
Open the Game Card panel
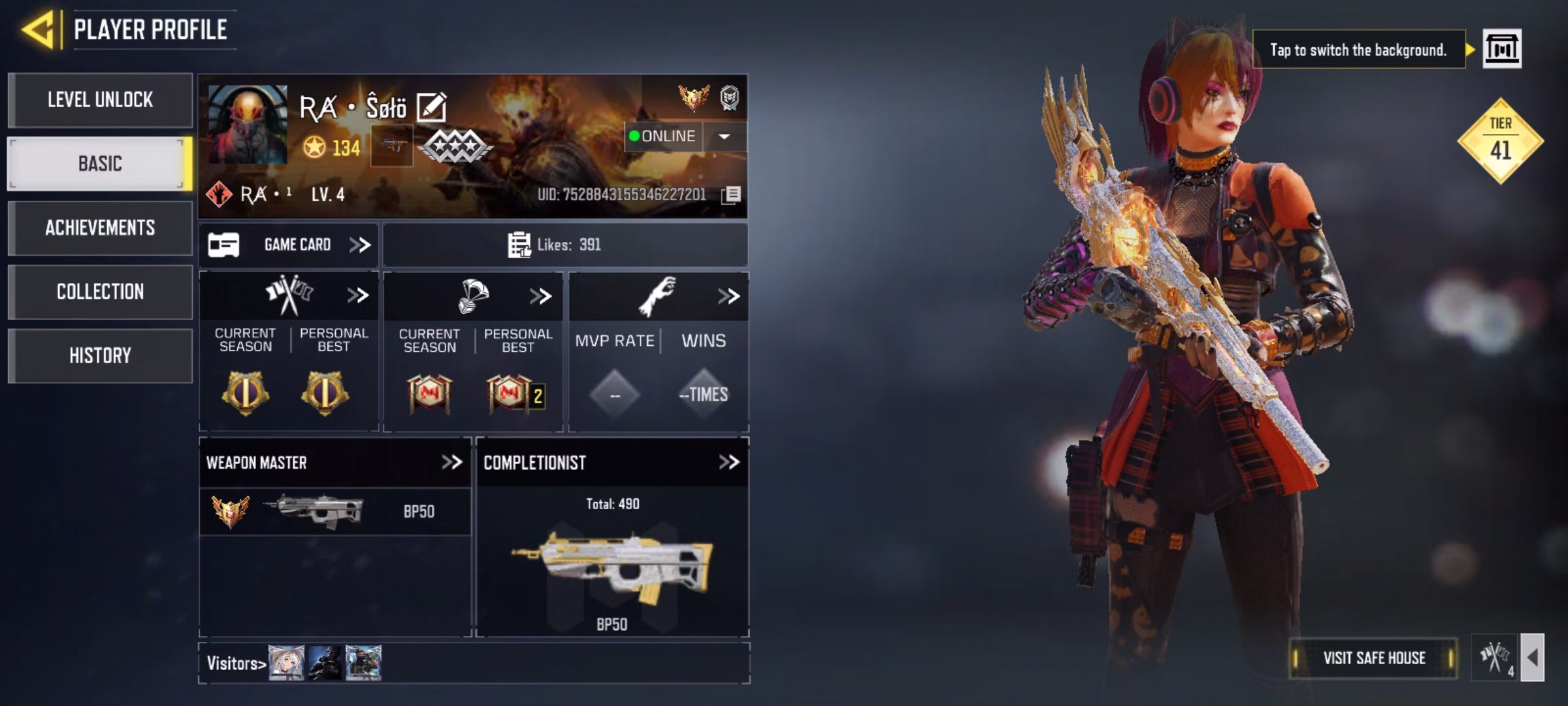point(289,245)
